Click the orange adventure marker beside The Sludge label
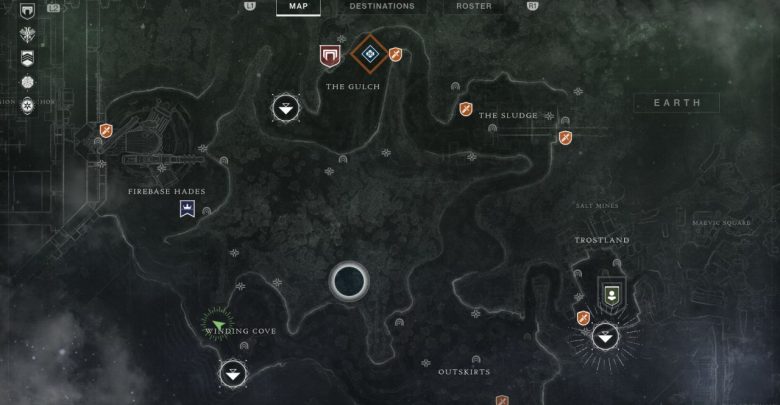780x405 pixels. point(466,109)
